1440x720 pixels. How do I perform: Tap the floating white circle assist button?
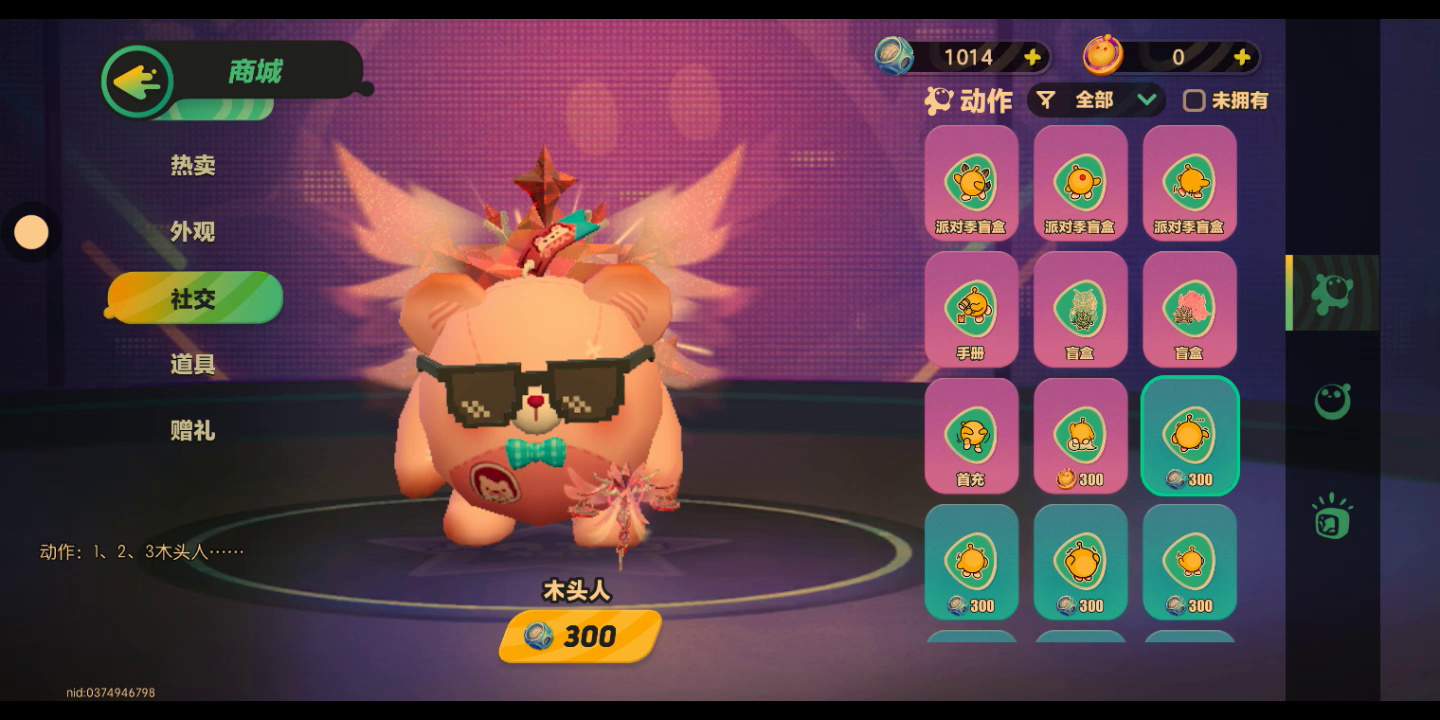[x=31, y=232]
